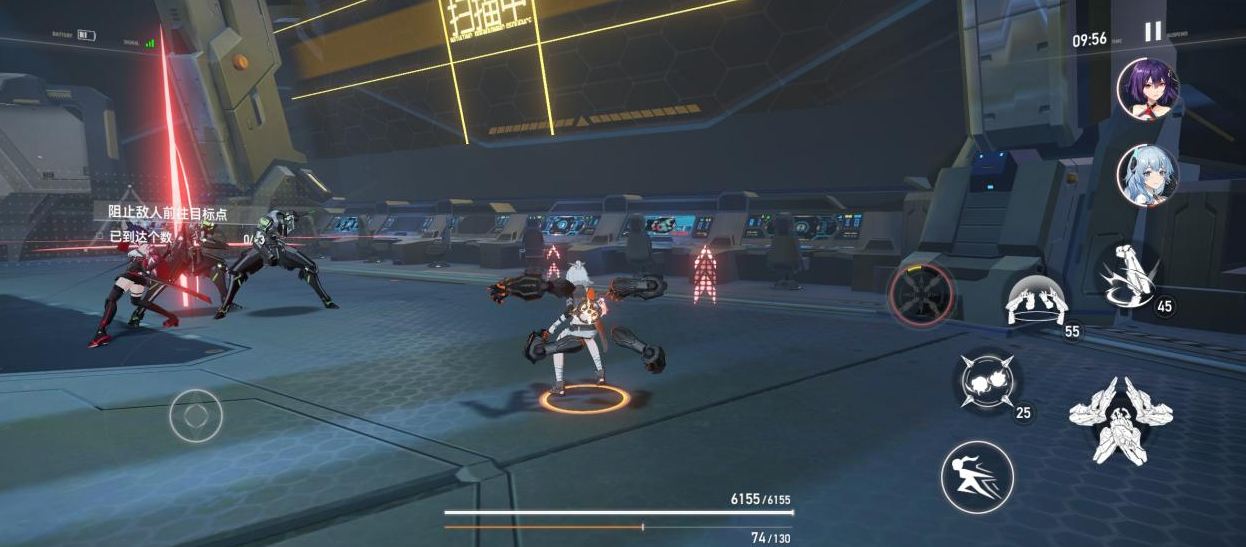Pause the game with the pause button

[x=1153, y=32]
